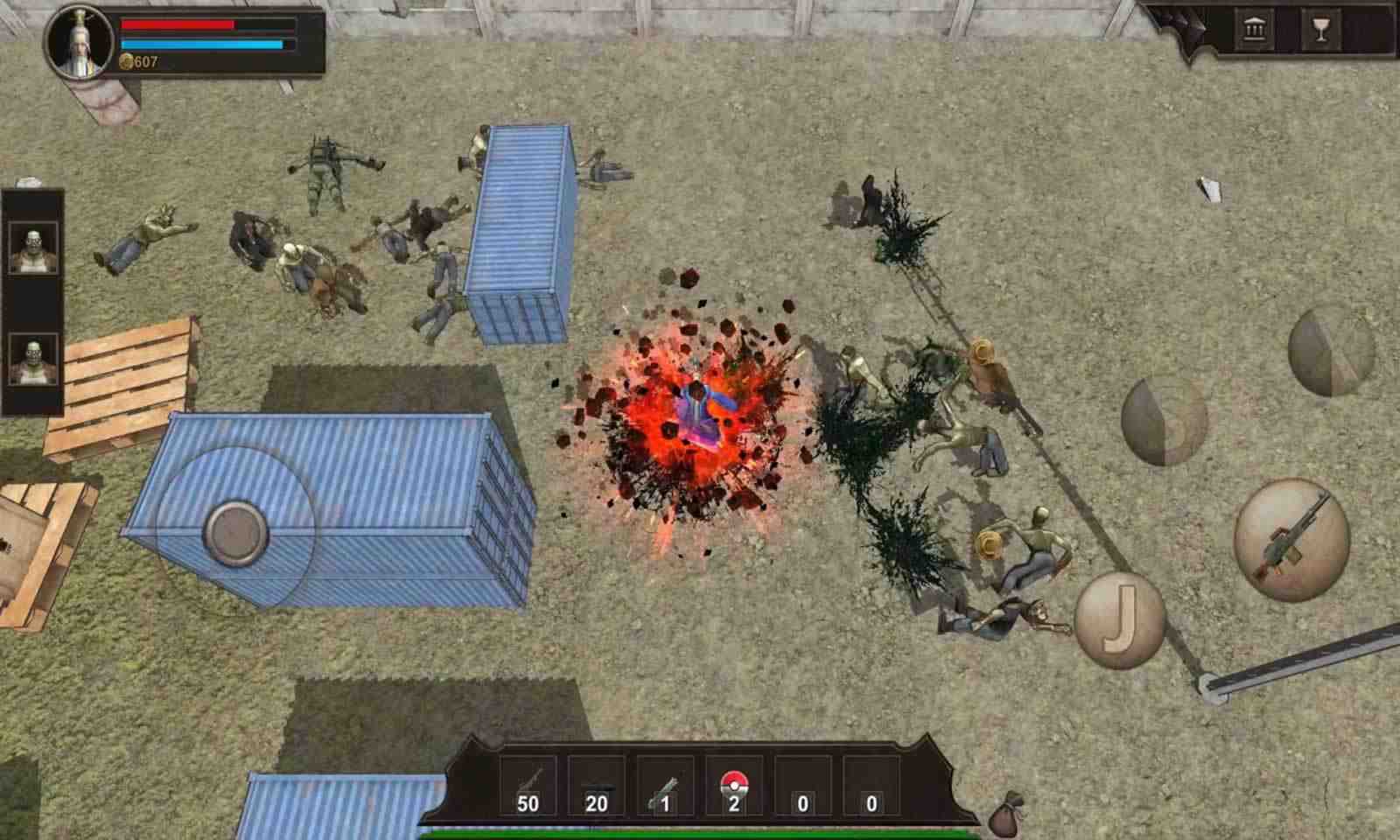Image resolution: width=1400 pixels, height=840 pixels.
Task: Select the character portrait in the top left
Action: click(81, 42)
